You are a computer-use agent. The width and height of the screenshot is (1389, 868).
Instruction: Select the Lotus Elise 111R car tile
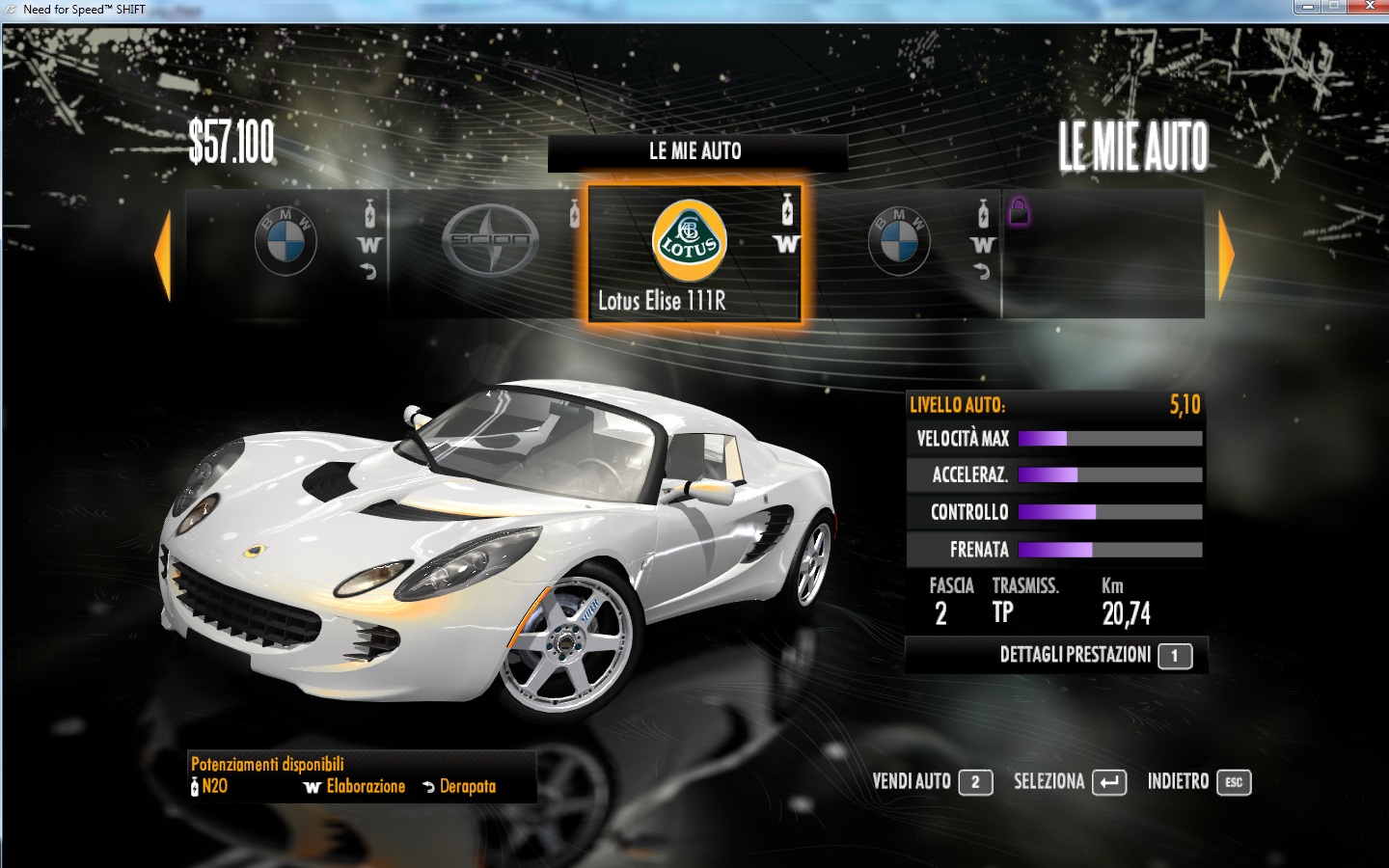coord(693,253)
